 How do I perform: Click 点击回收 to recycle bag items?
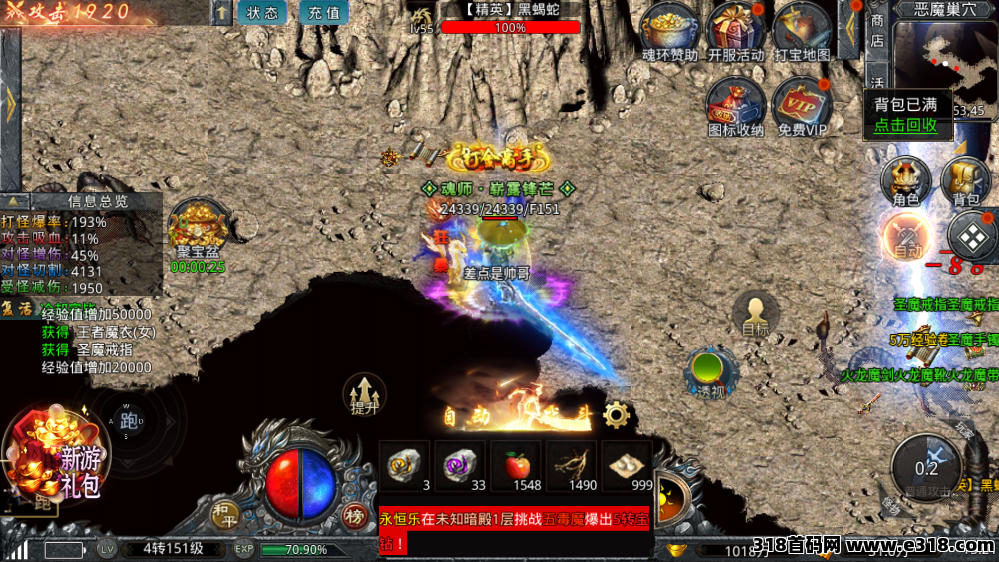click(905, 125)
